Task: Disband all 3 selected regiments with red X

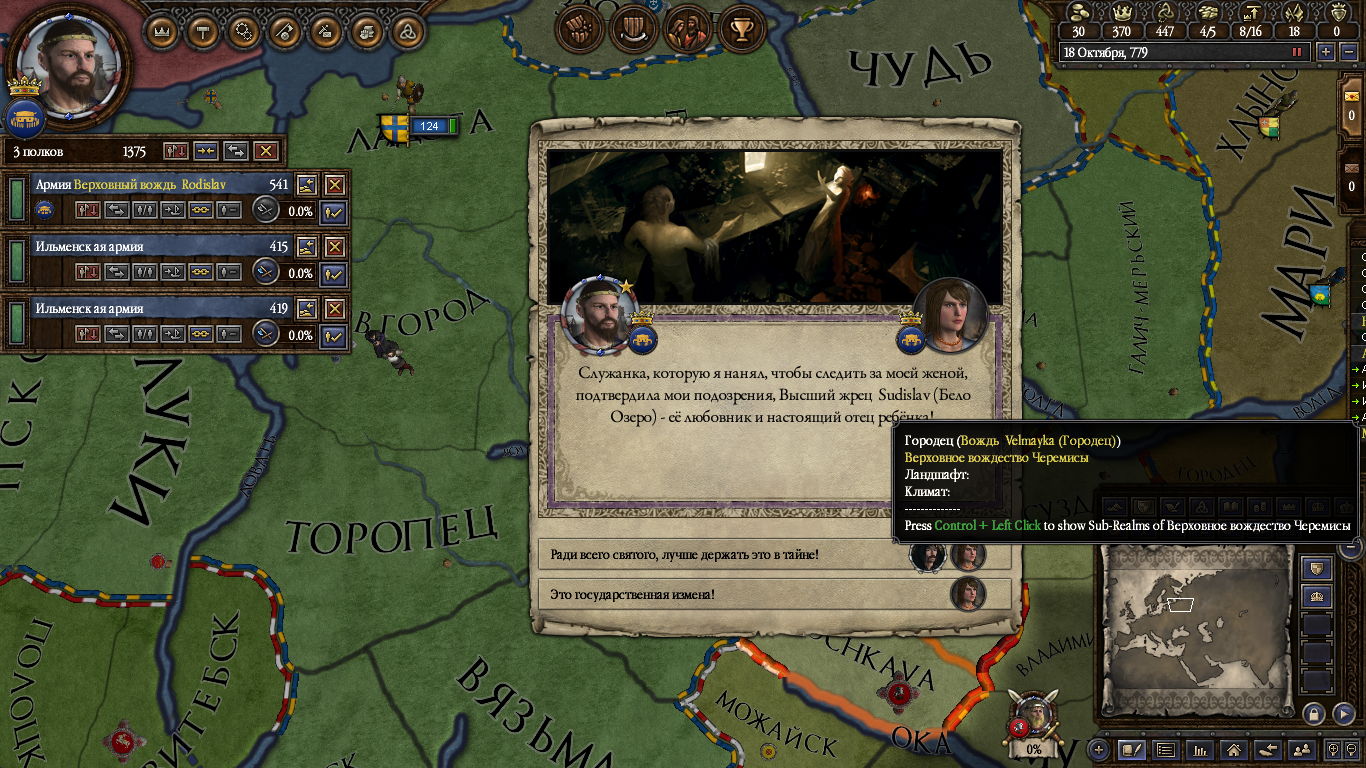Action: click(x=265, y=151)
